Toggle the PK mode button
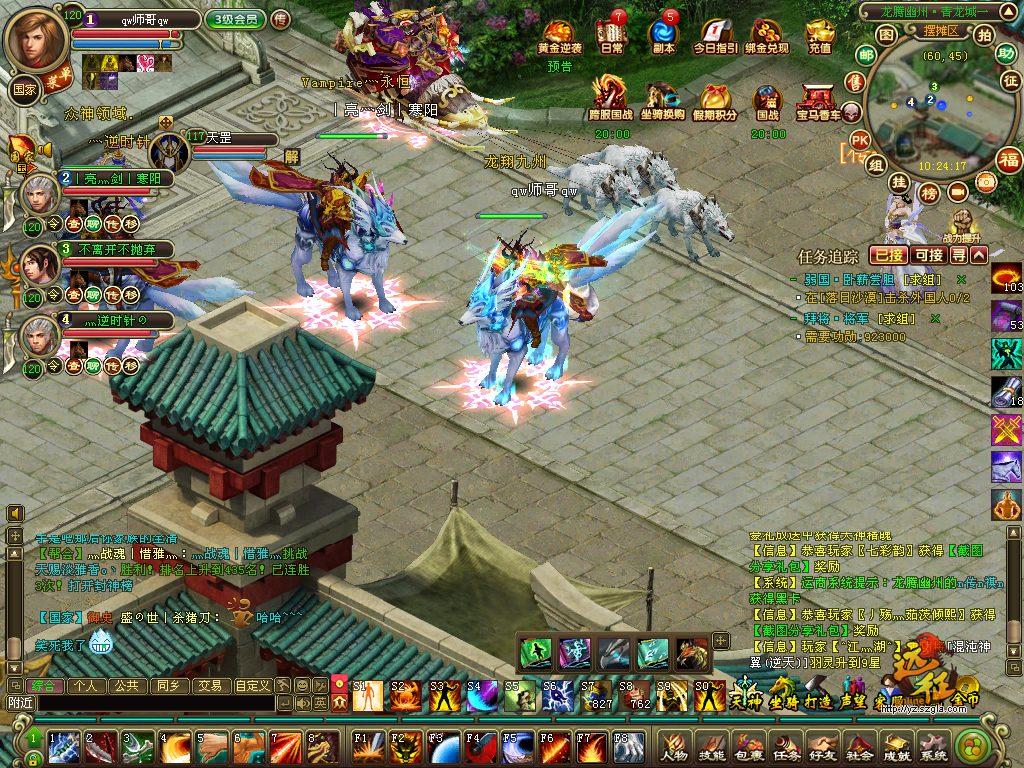1024x768 pixels. click(859, 139)
